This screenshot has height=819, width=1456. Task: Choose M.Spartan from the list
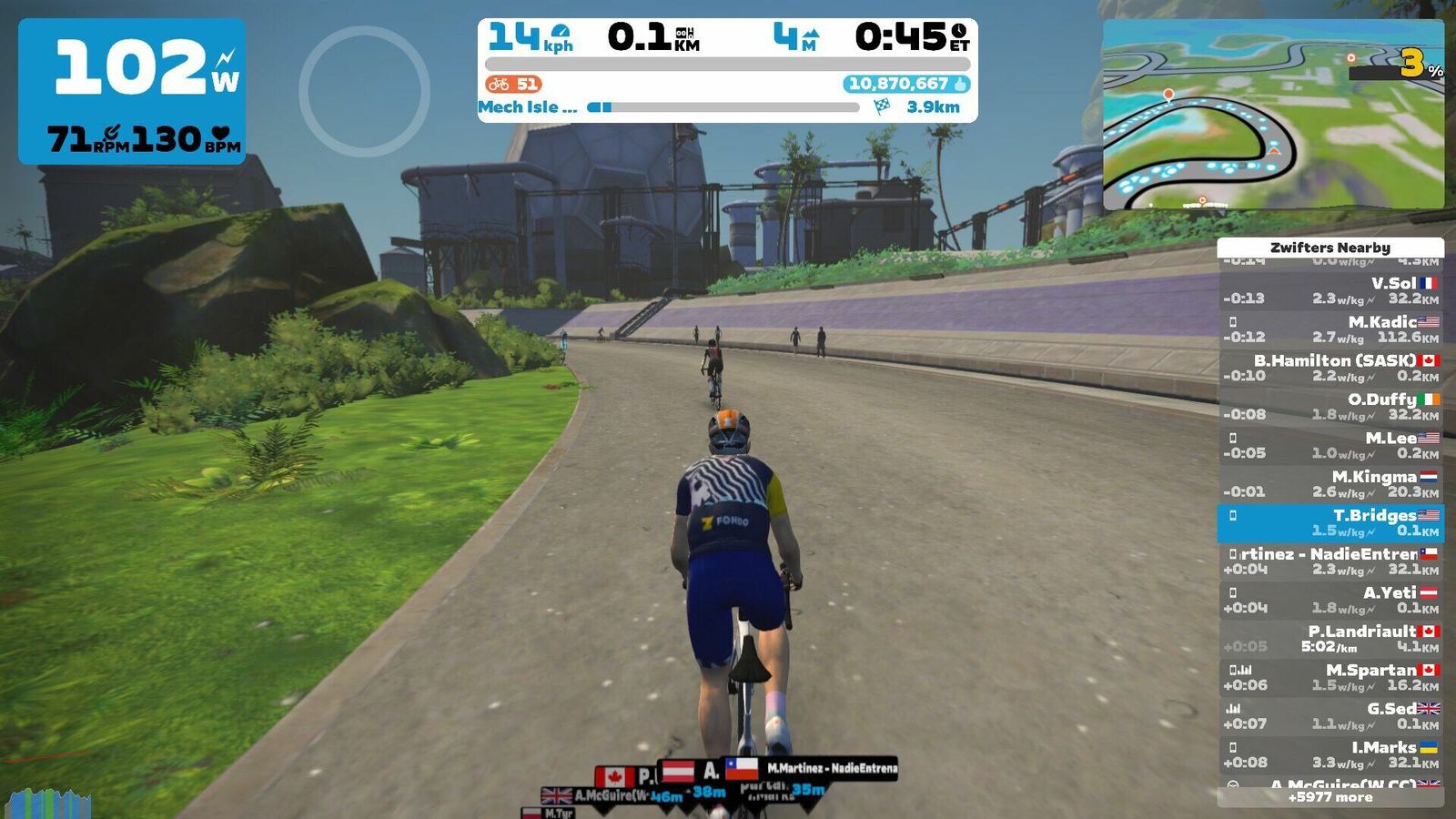[1330, 677]
